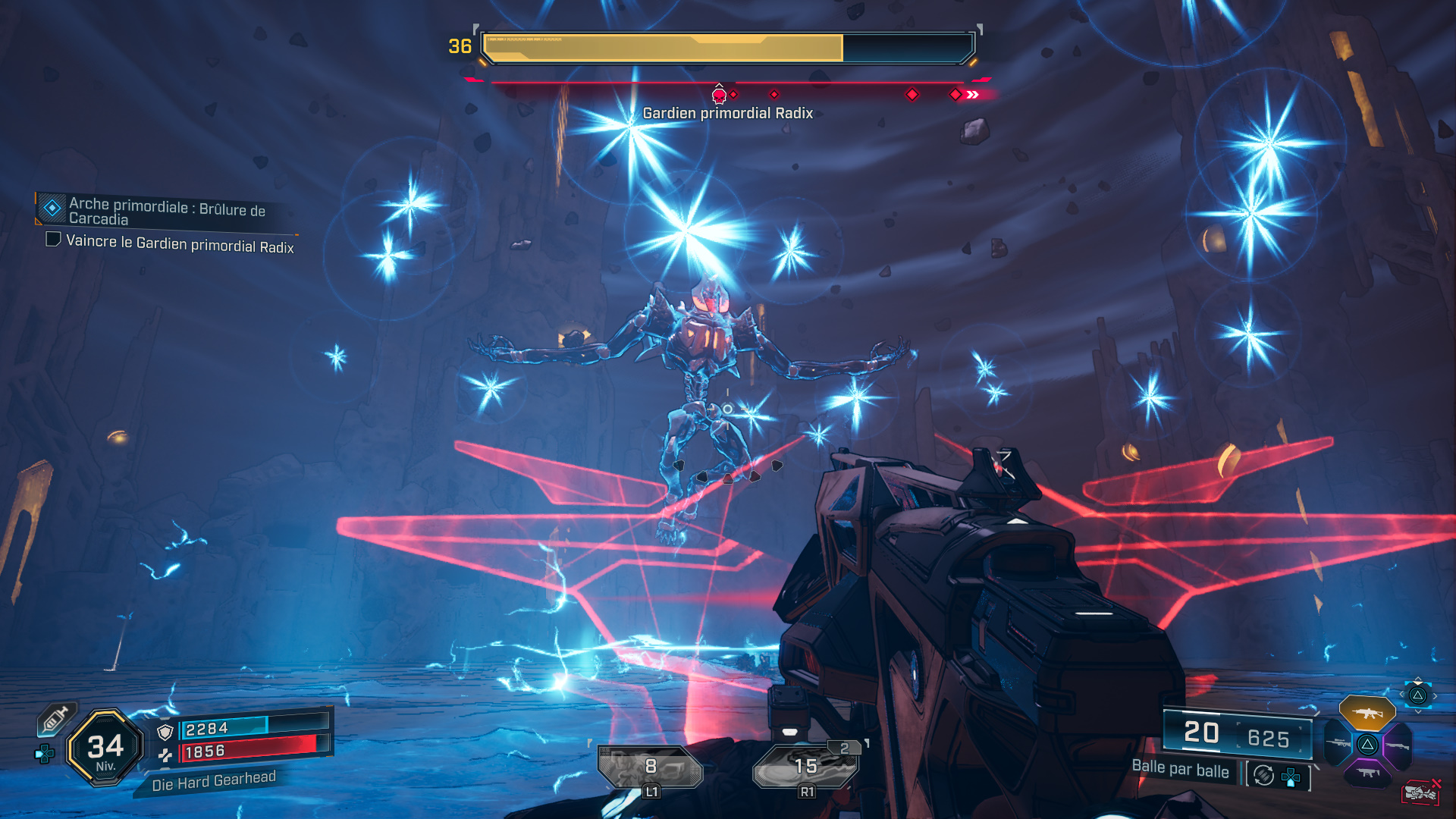Click the boss skull marker on the compass
Viewport: 1456px width, 819px height.
(x=719, y=95)
